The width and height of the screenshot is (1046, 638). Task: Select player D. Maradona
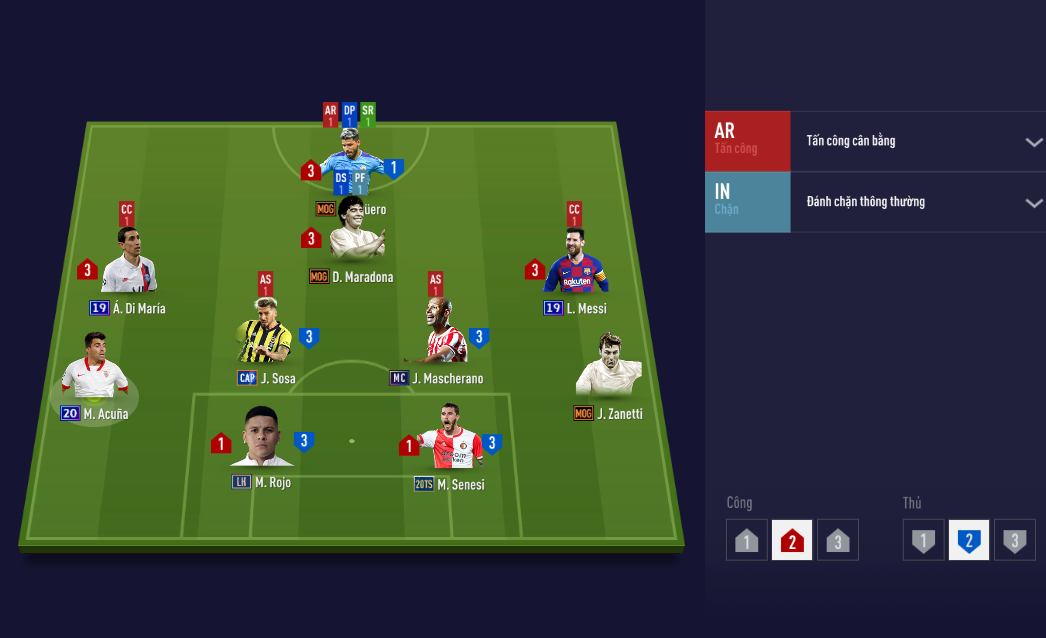click(x=357, y=232)
